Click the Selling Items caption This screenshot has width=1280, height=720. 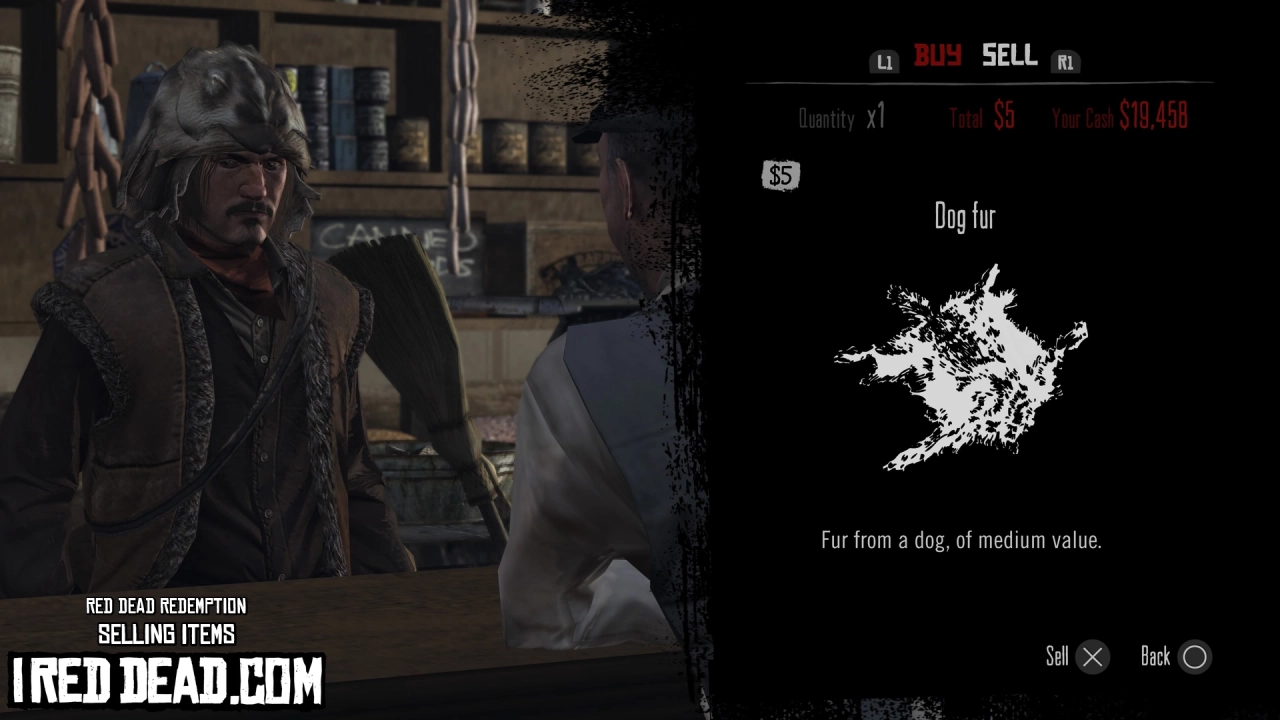[x=166, y=633]
